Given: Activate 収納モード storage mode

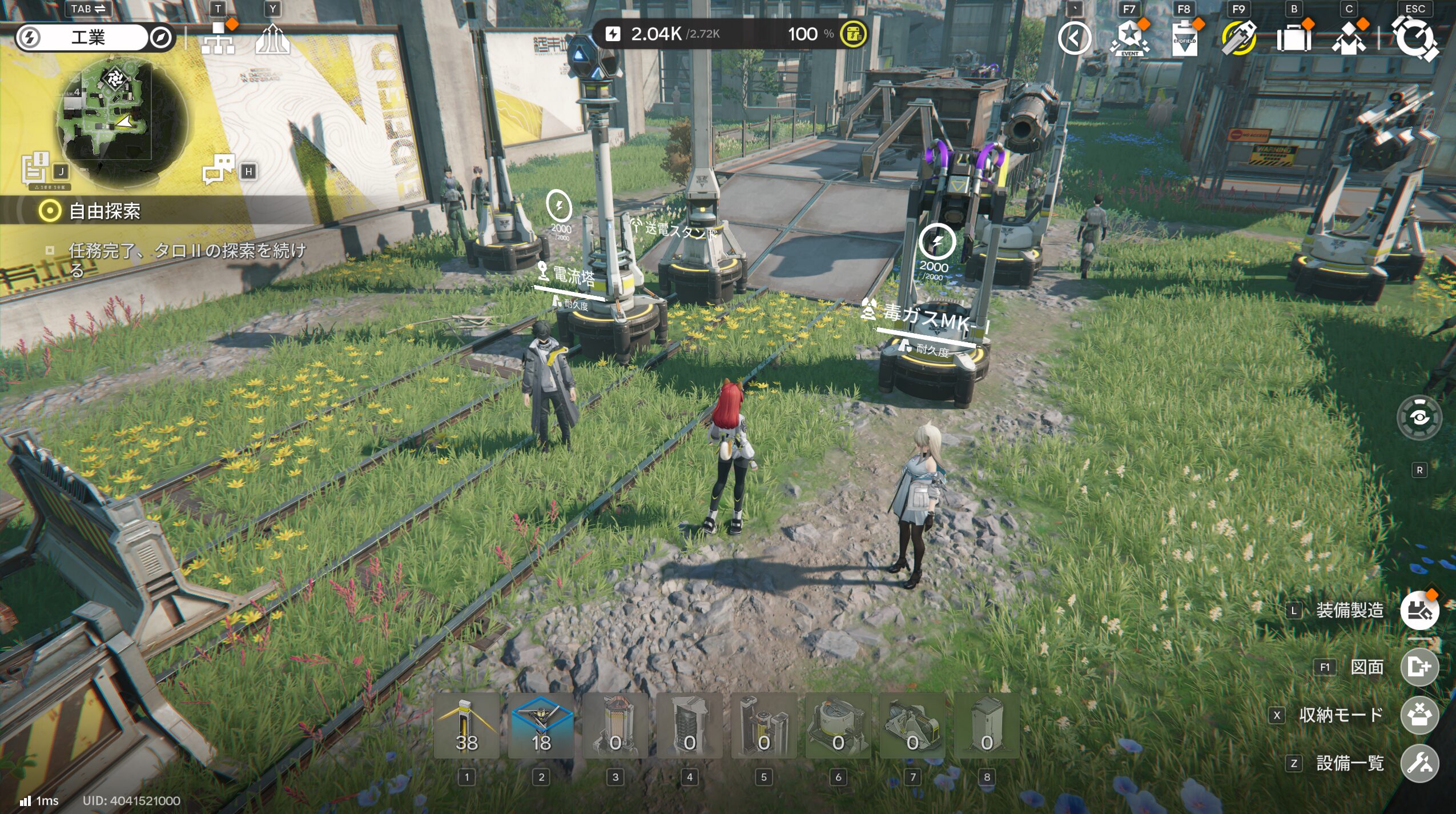Looking at the screenshot, I should tap(1419, 715).
